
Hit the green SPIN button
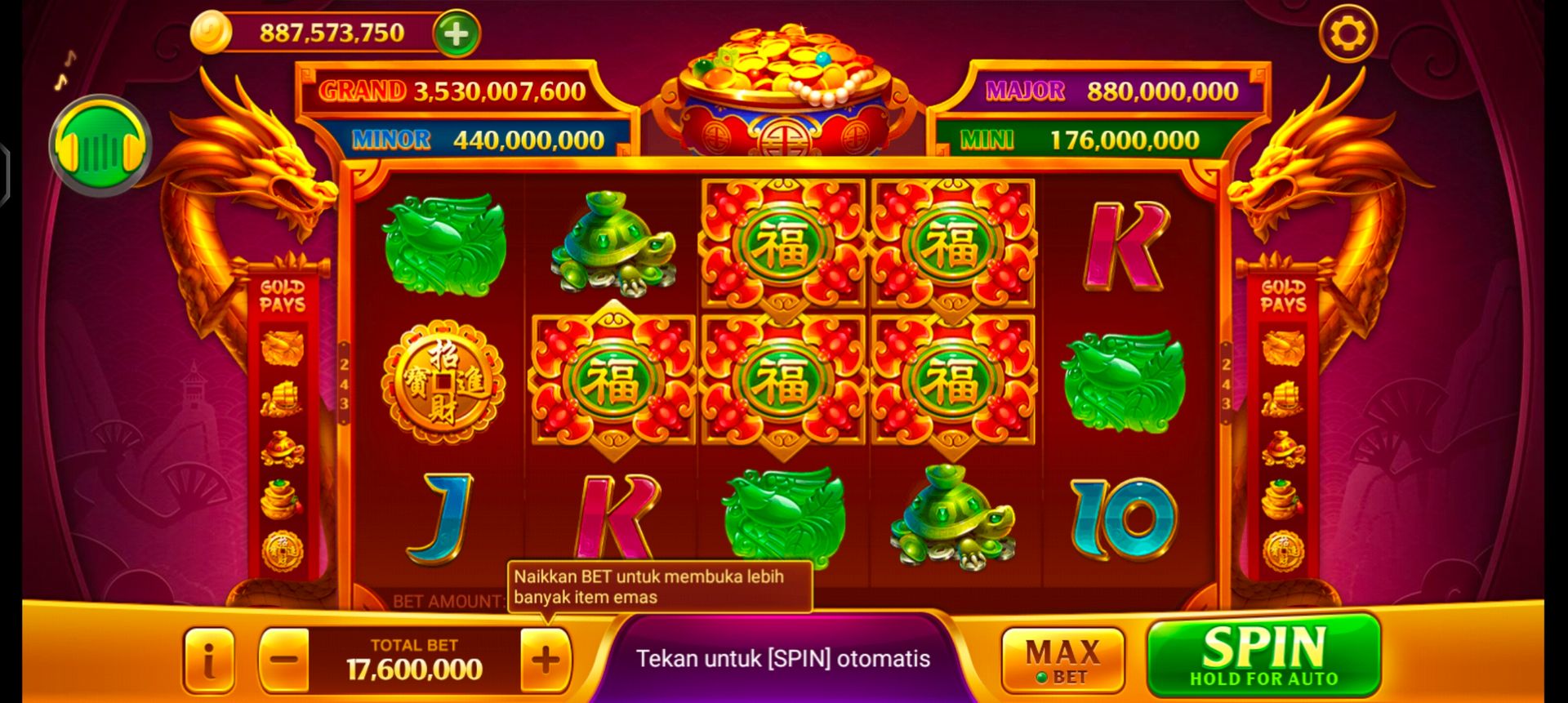pyautogui.click(x=1264, y=659)
